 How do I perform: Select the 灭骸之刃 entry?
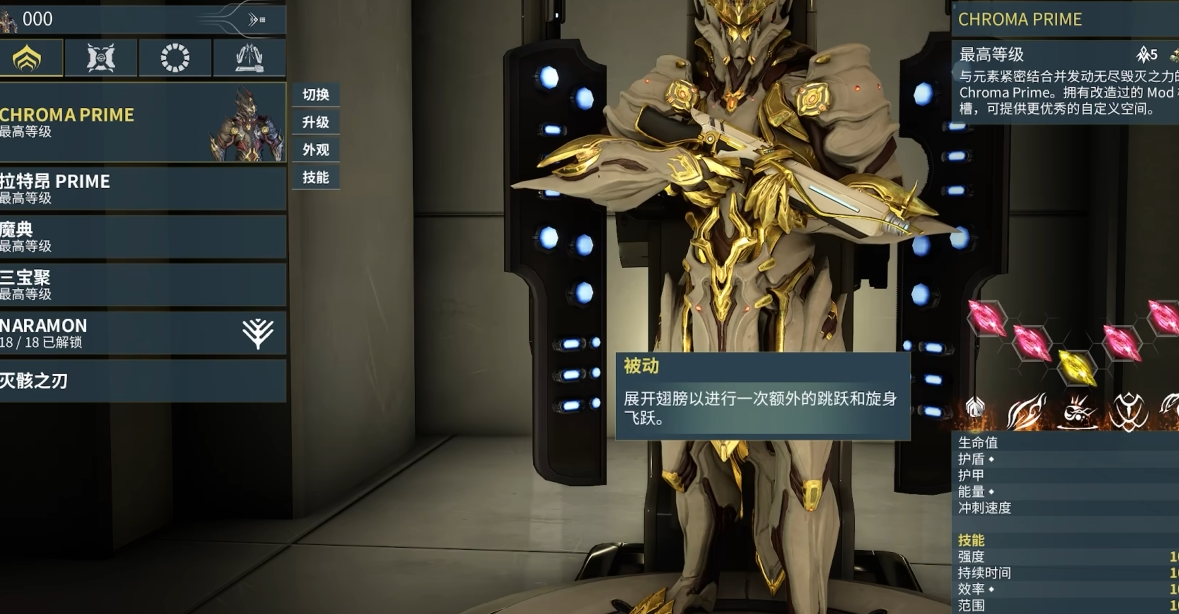pyautogui.click(x=140, y=381)
